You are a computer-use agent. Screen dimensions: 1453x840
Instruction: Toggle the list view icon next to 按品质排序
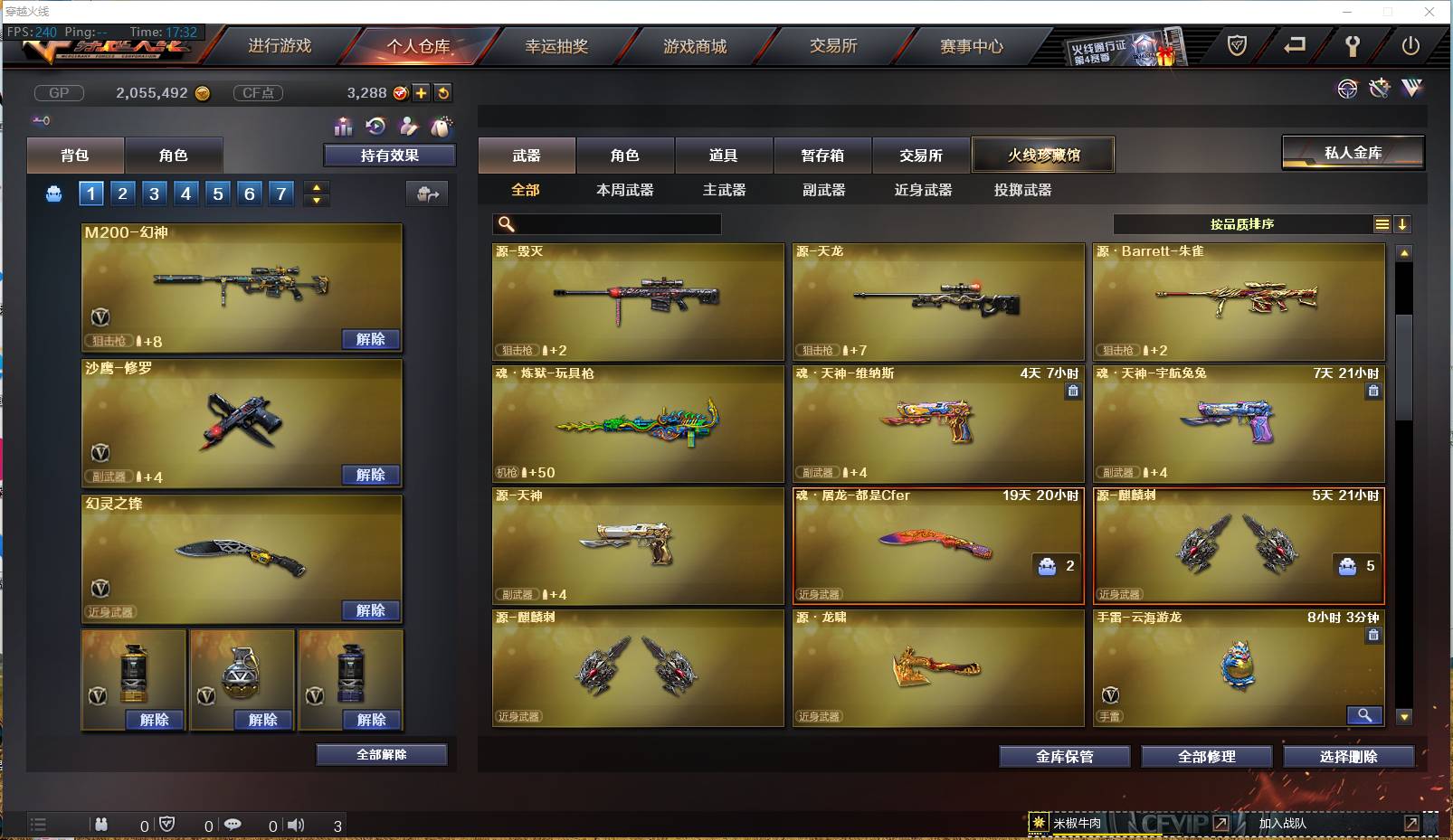[1382, 223]
